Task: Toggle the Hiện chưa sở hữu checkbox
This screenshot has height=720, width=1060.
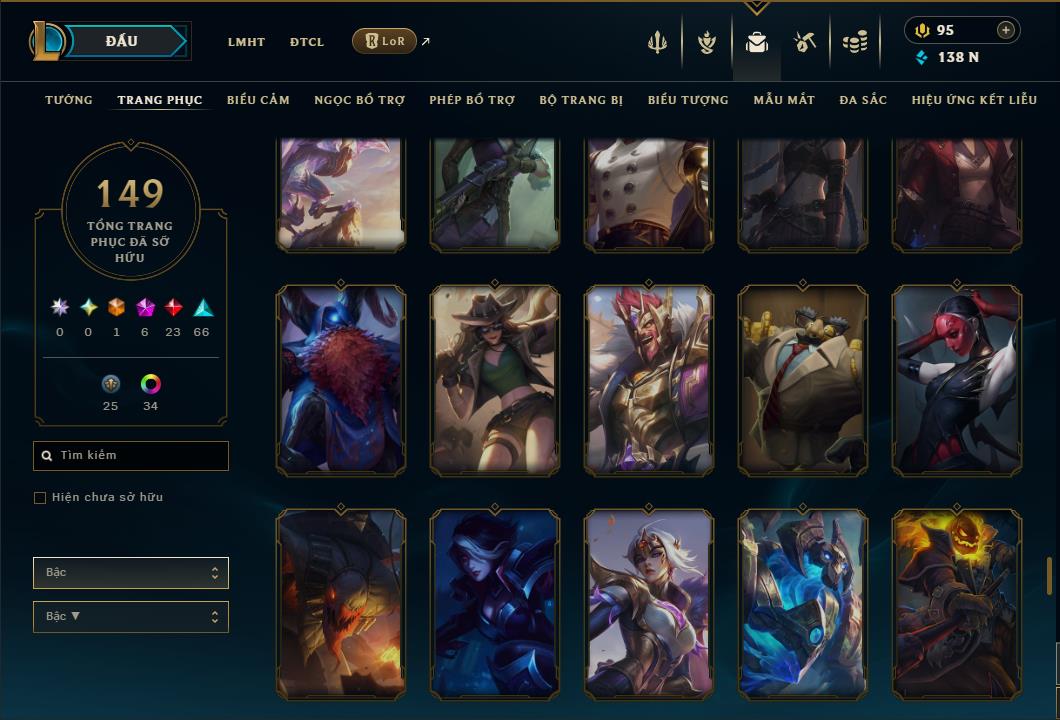Action: (40, 498)
